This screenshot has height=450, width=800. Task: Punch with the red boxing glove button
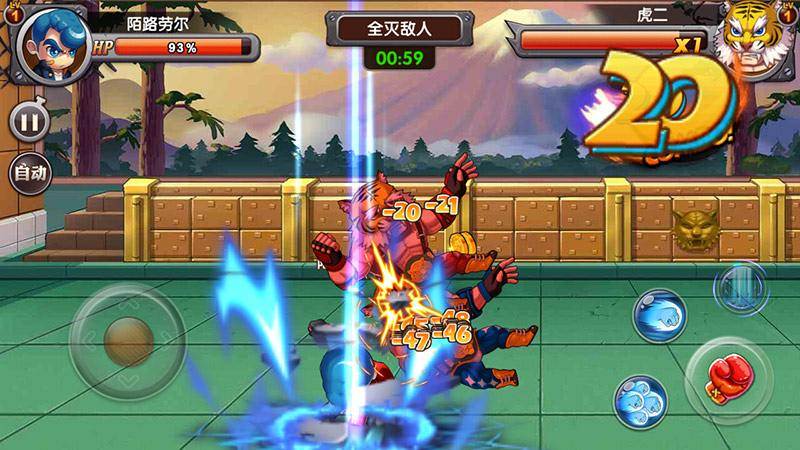[x=728, y=378]
